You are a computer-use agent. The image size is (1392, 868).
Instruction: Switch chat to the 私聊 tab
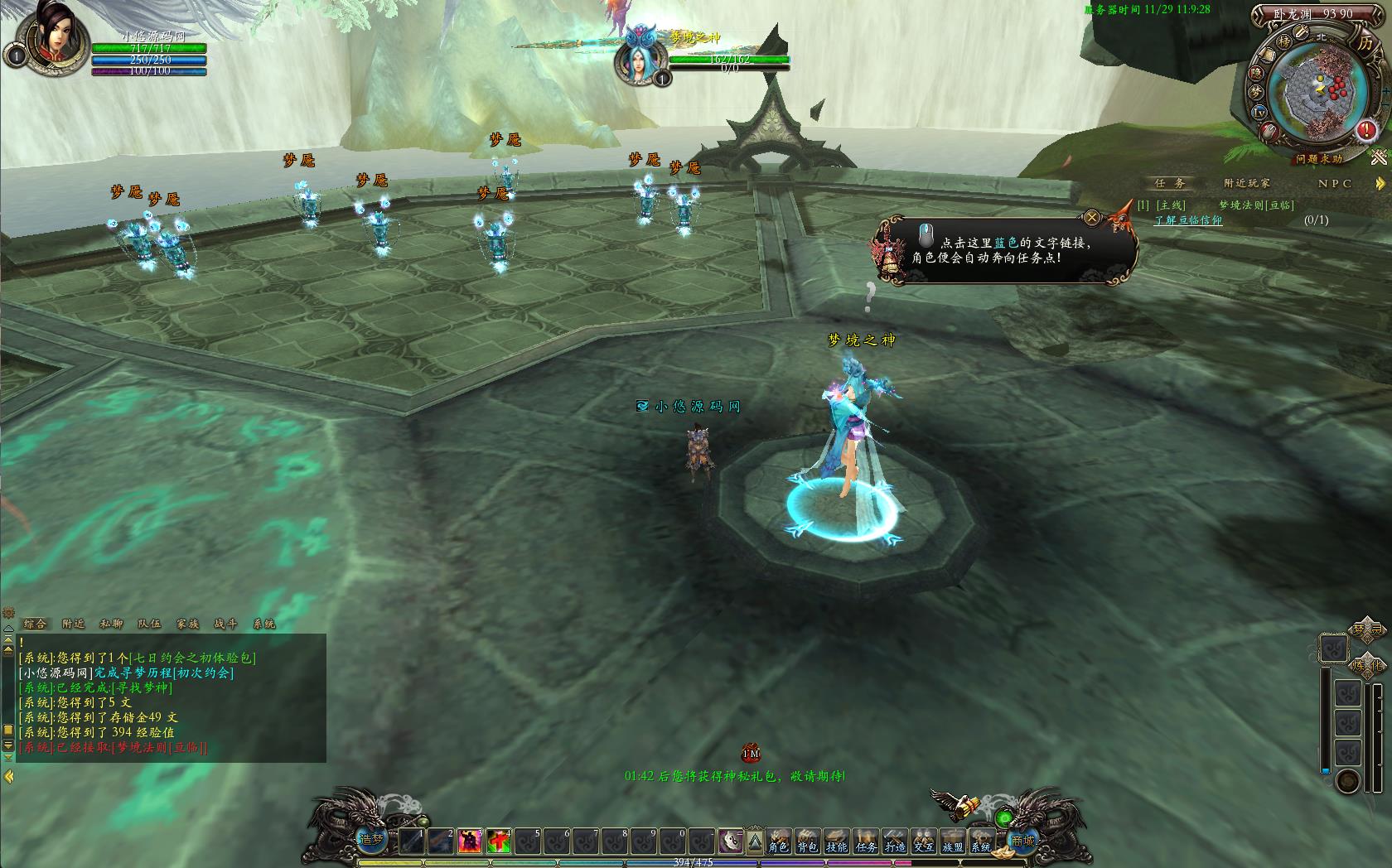(111, 624)
